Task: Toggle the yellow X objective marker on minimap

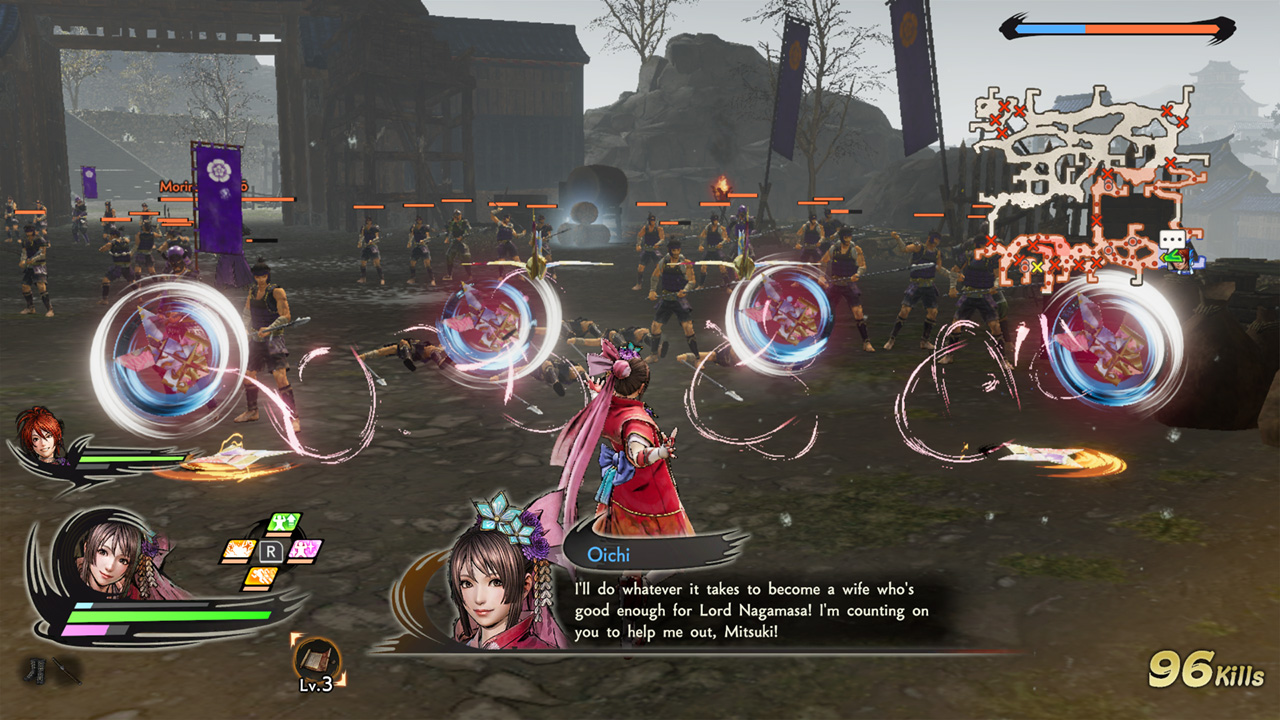Action: (x=1037, y=266)
